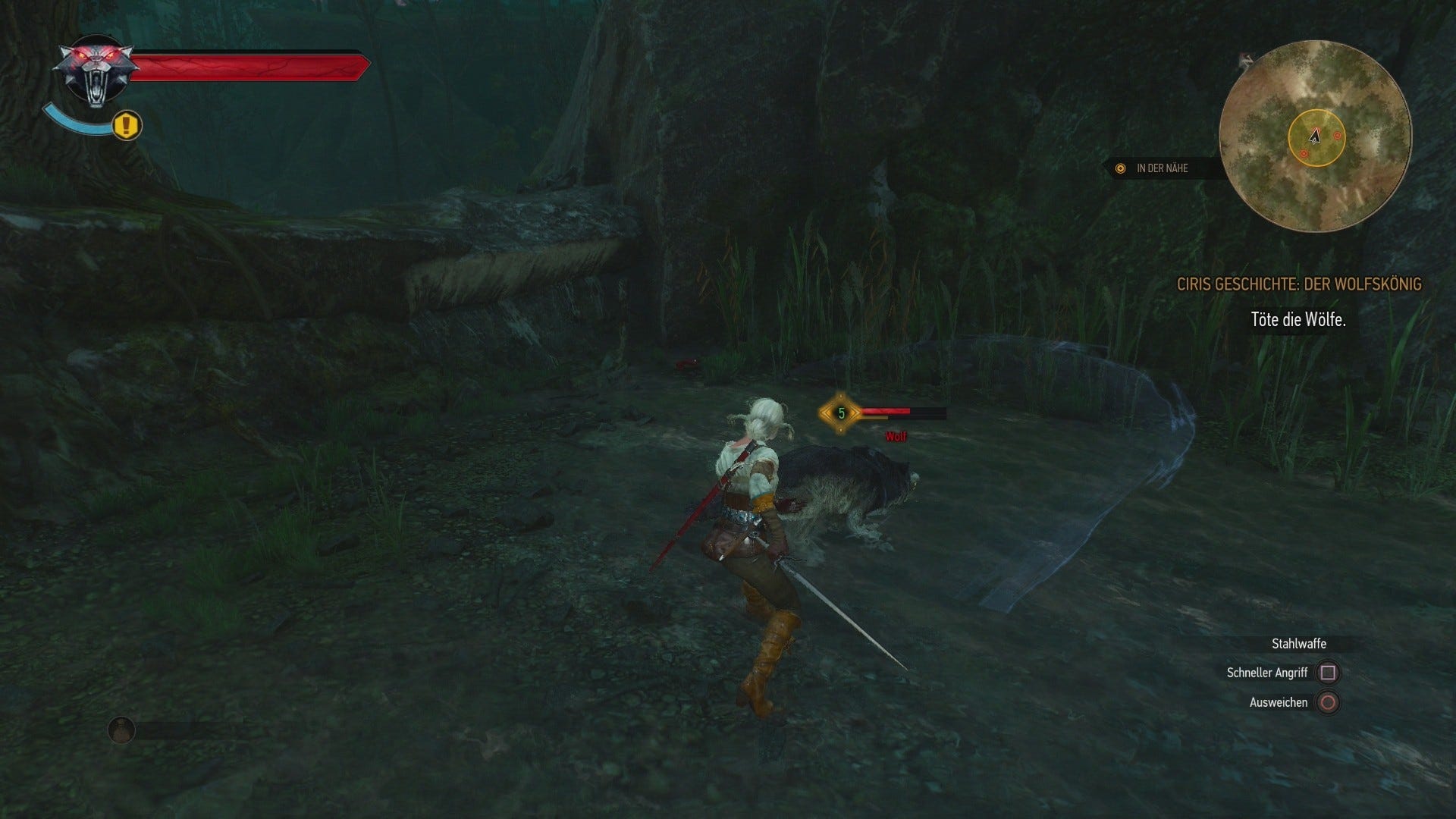Click the player arrow on the minimap
Image resolution: width=1456 pixels, height=819 pixels.
click(1316, 138)
